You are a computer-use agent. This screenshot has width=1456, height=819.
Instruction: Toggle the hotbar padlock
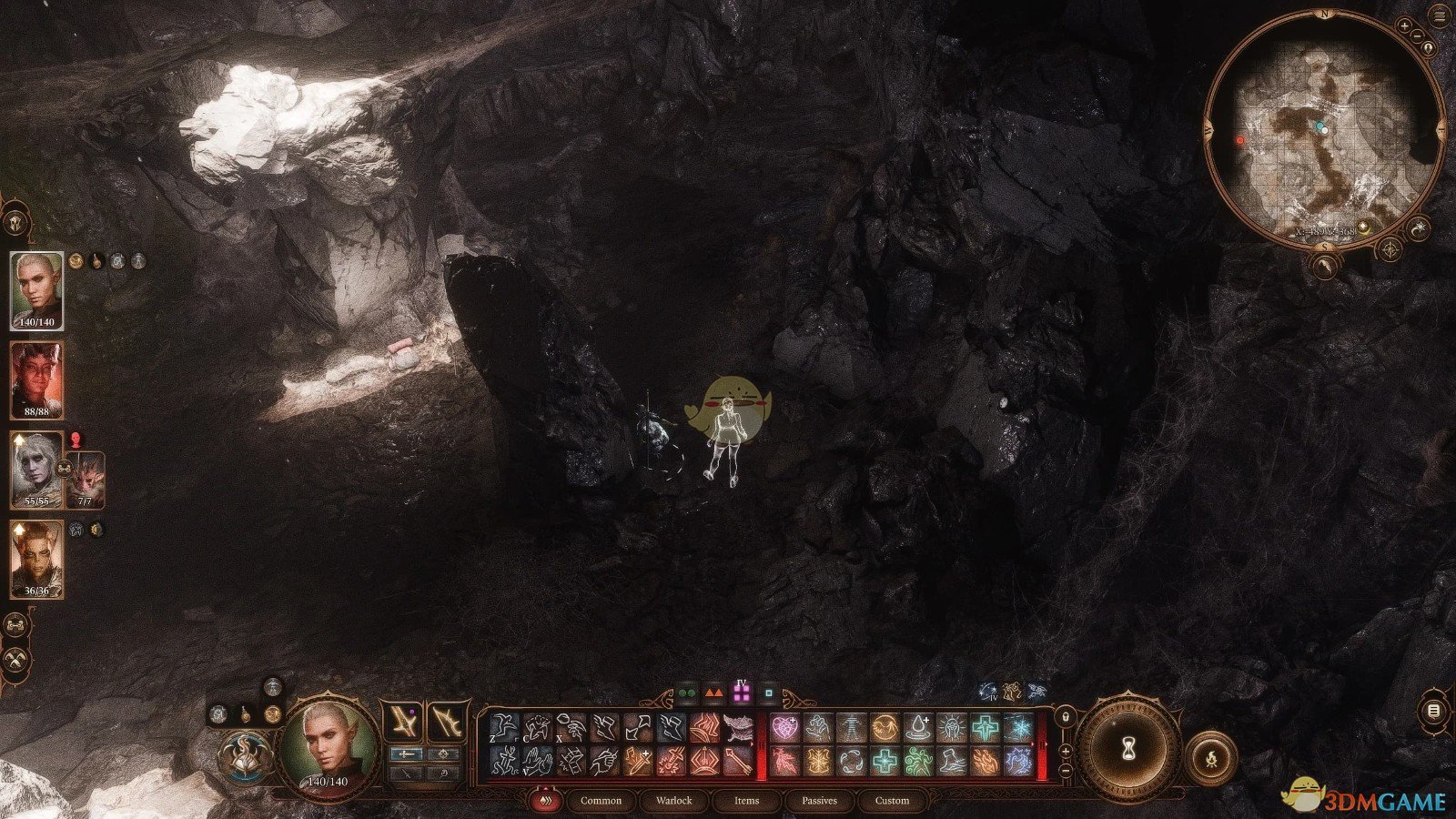pyautogui.click(x=1065, y=717)
